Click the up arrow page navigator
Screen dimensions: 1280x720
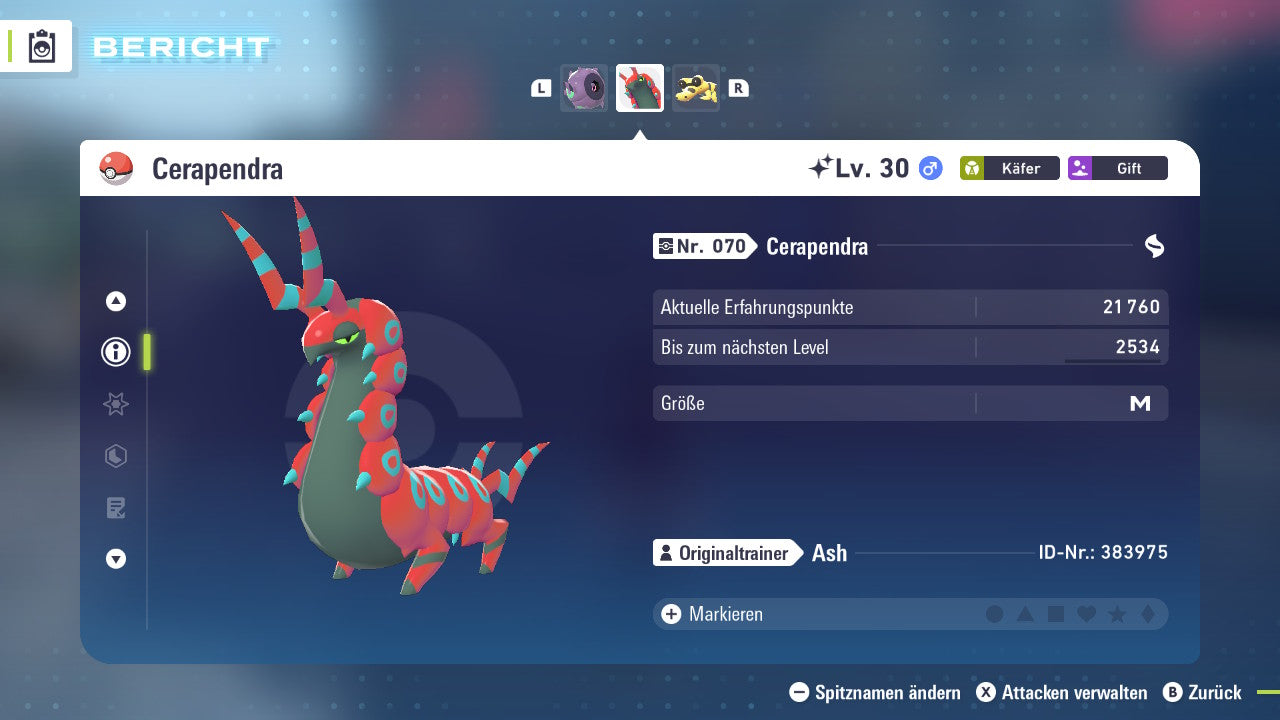[116, 301]
